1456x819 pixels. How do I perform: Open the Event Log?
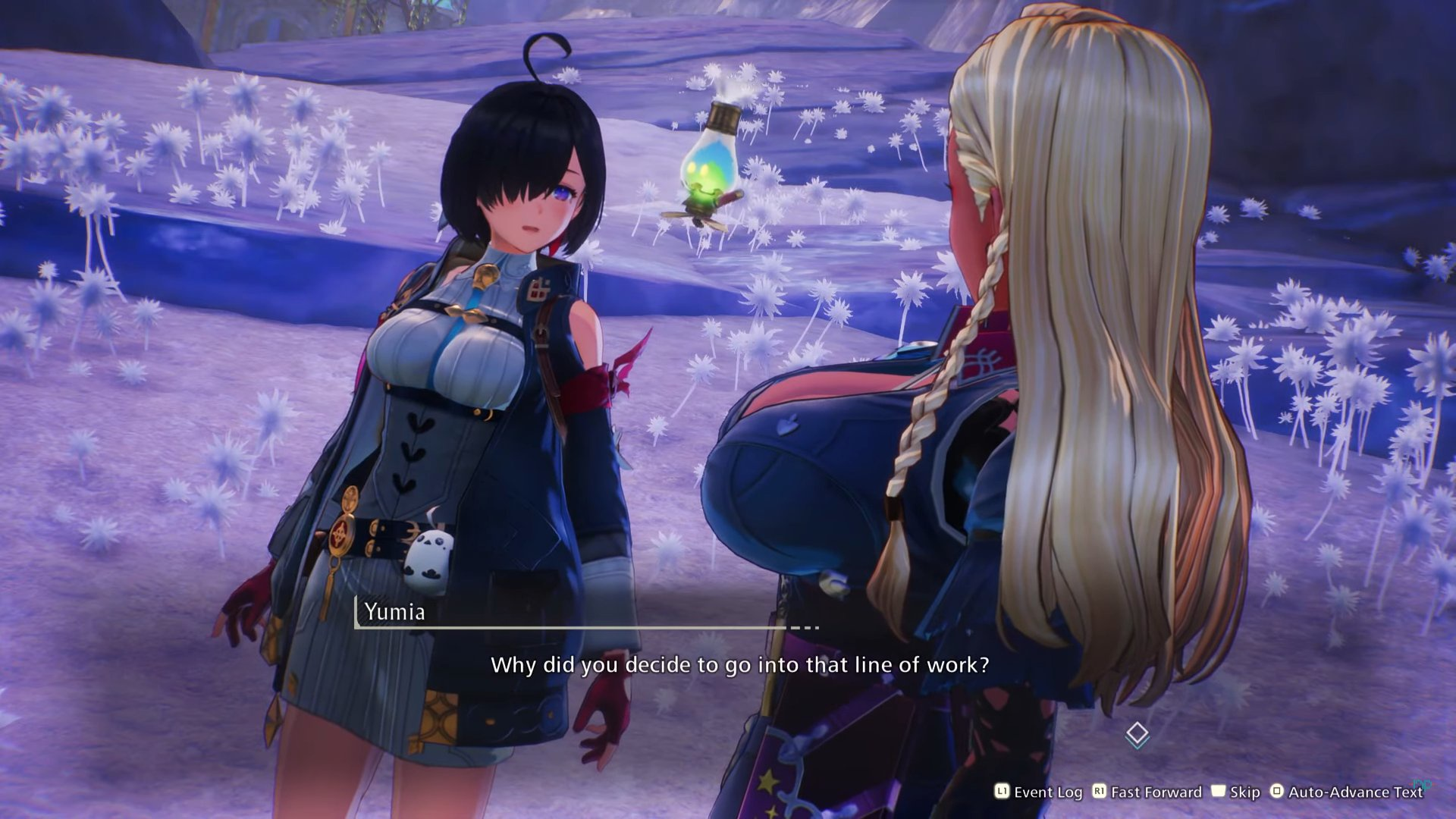point(1039,792)
